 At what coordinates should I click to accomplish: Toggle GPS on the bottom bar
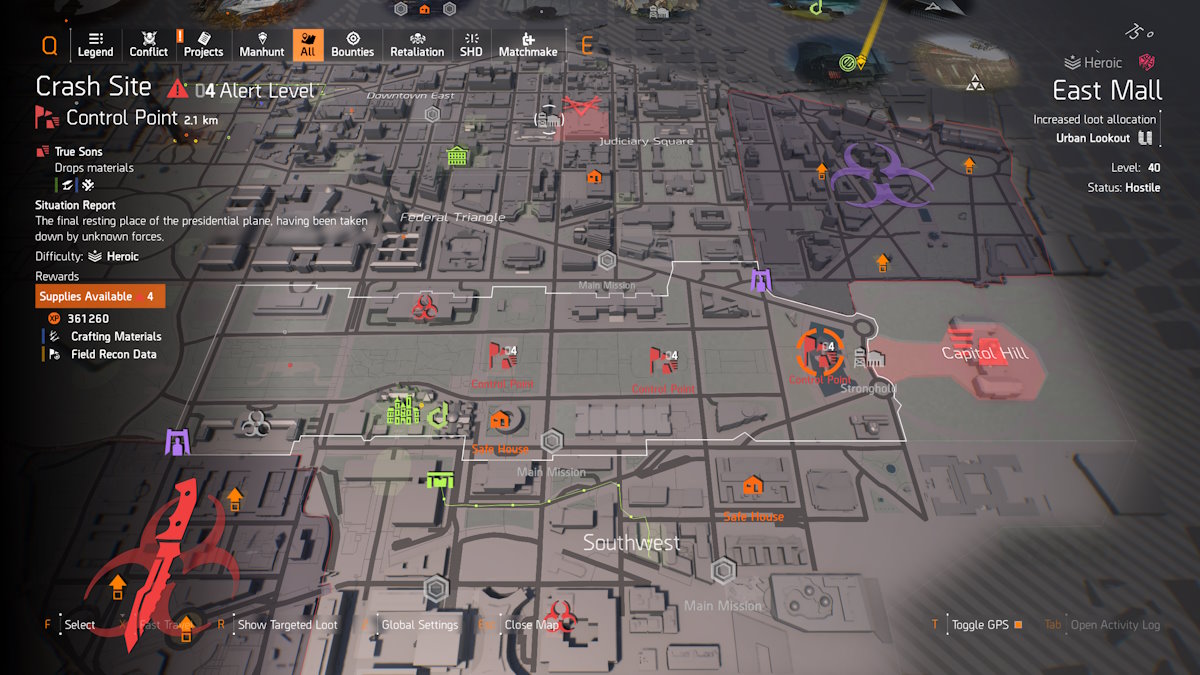(980, 625)
